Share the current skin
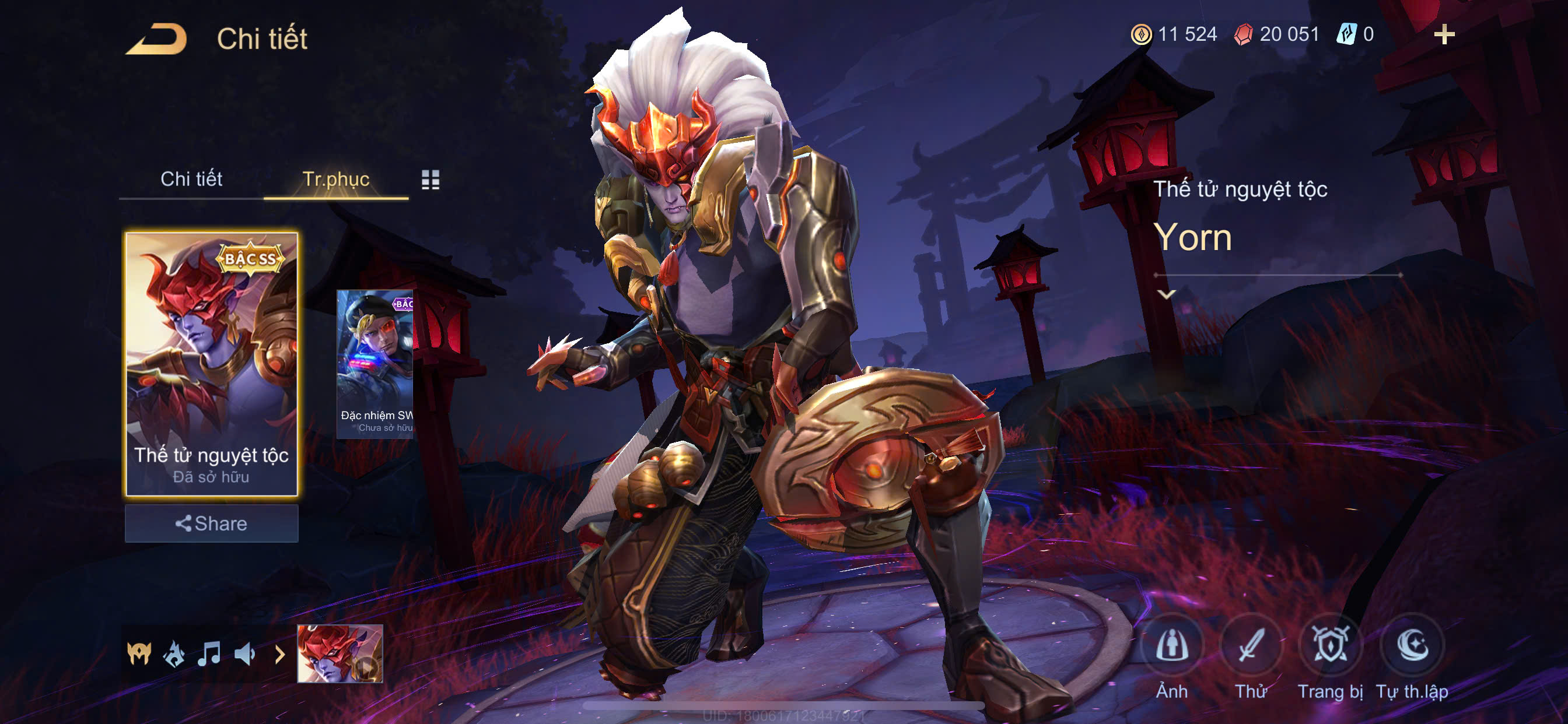Screen dimensions: 1568x724 coord(211,523)
